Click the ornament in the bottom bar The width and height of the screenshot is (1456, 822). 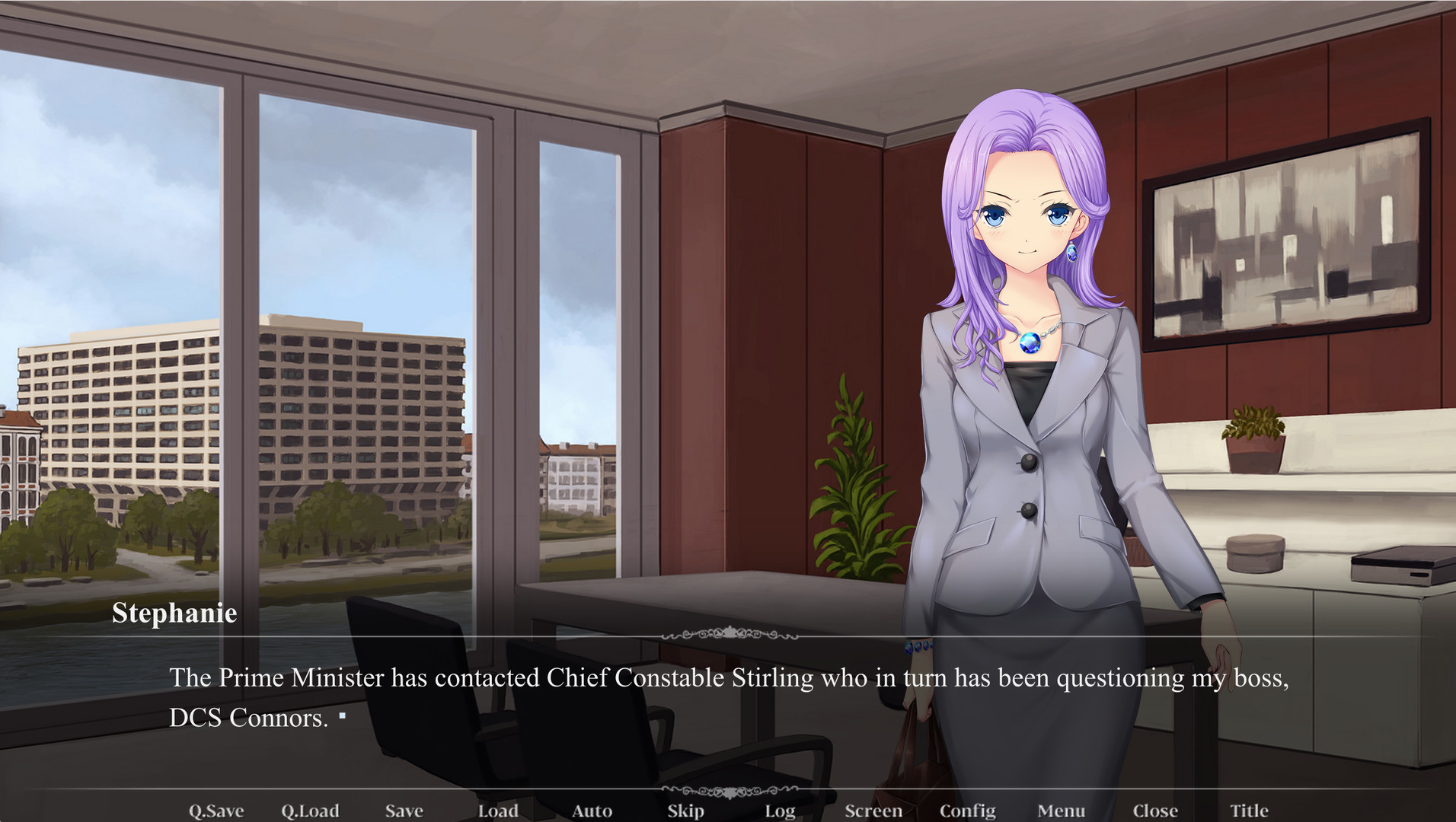click(x=728, y=792)
